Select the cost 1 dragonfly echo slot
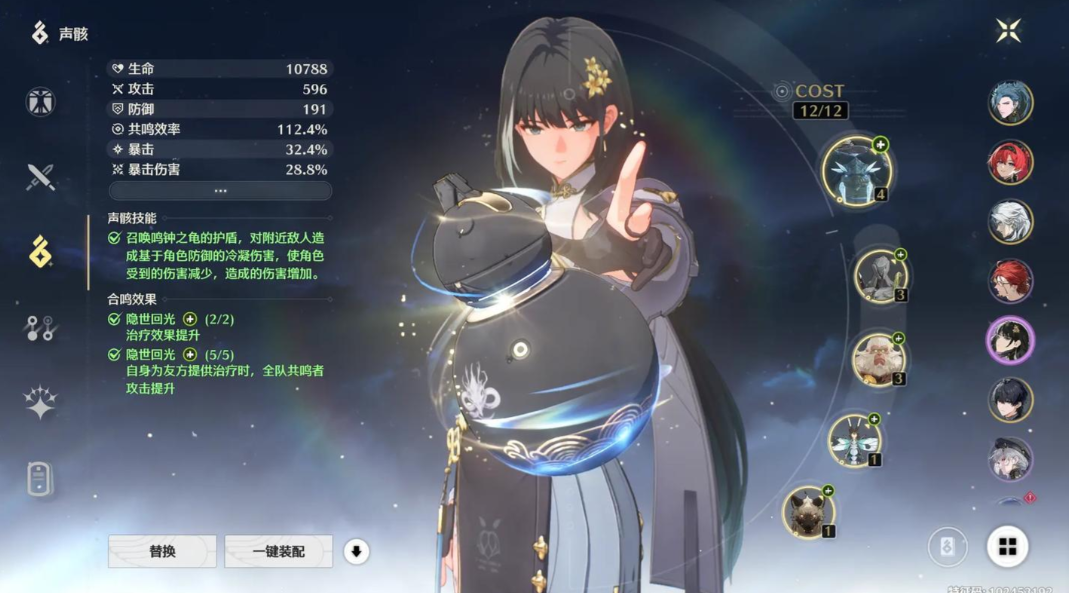1069x593 pixels. click(855, 440)
